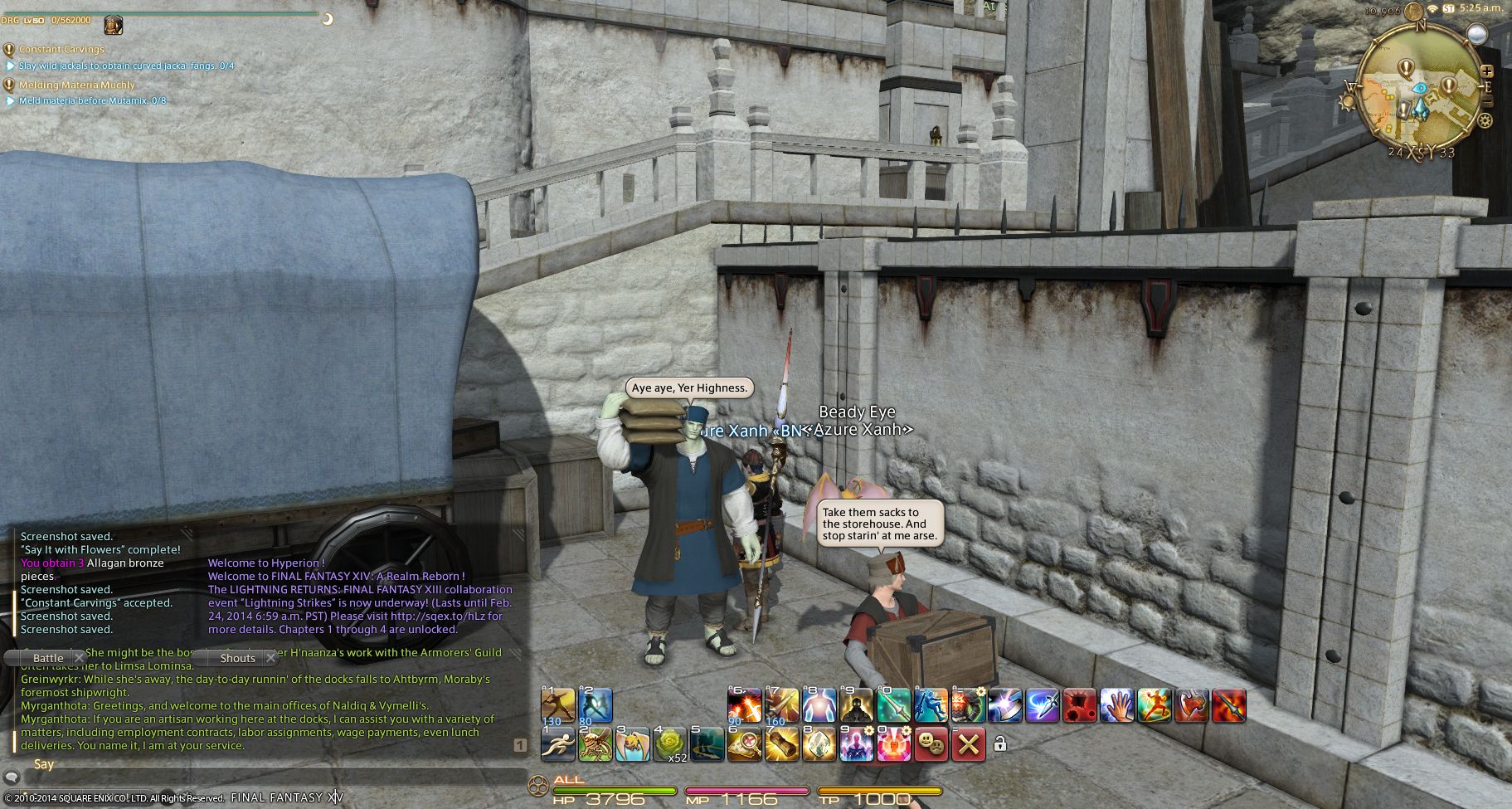Open the emote faces hotbar icon

click(x=931, y=744)
